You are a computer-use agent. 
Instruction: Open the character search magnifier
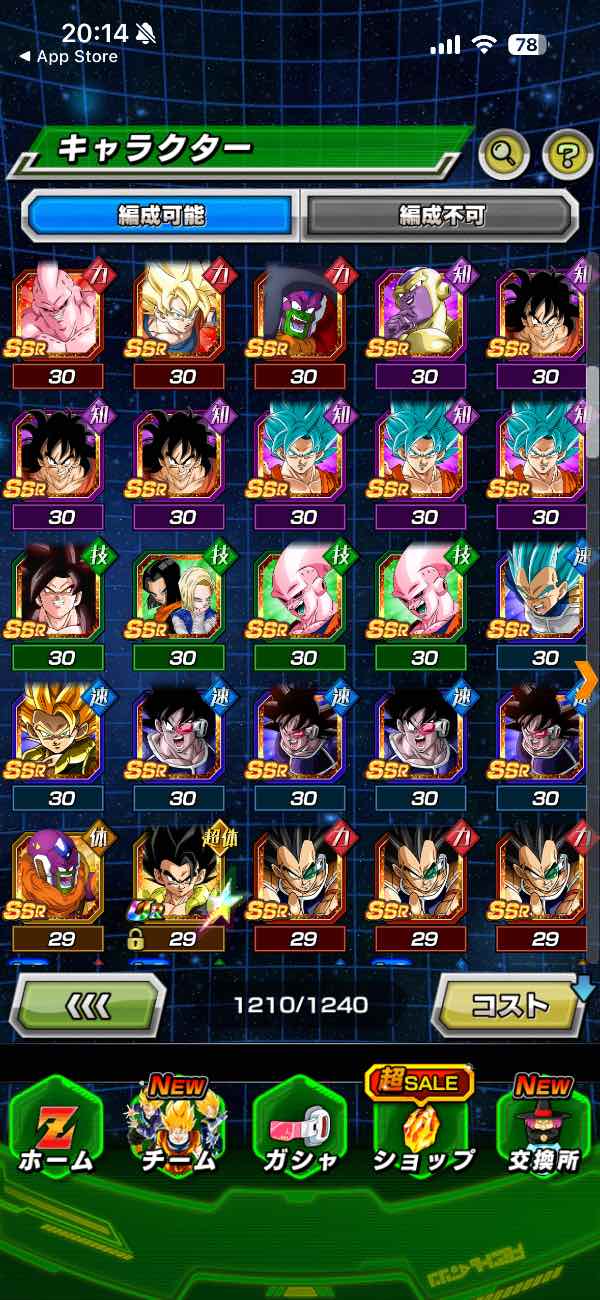click(505, 153)
